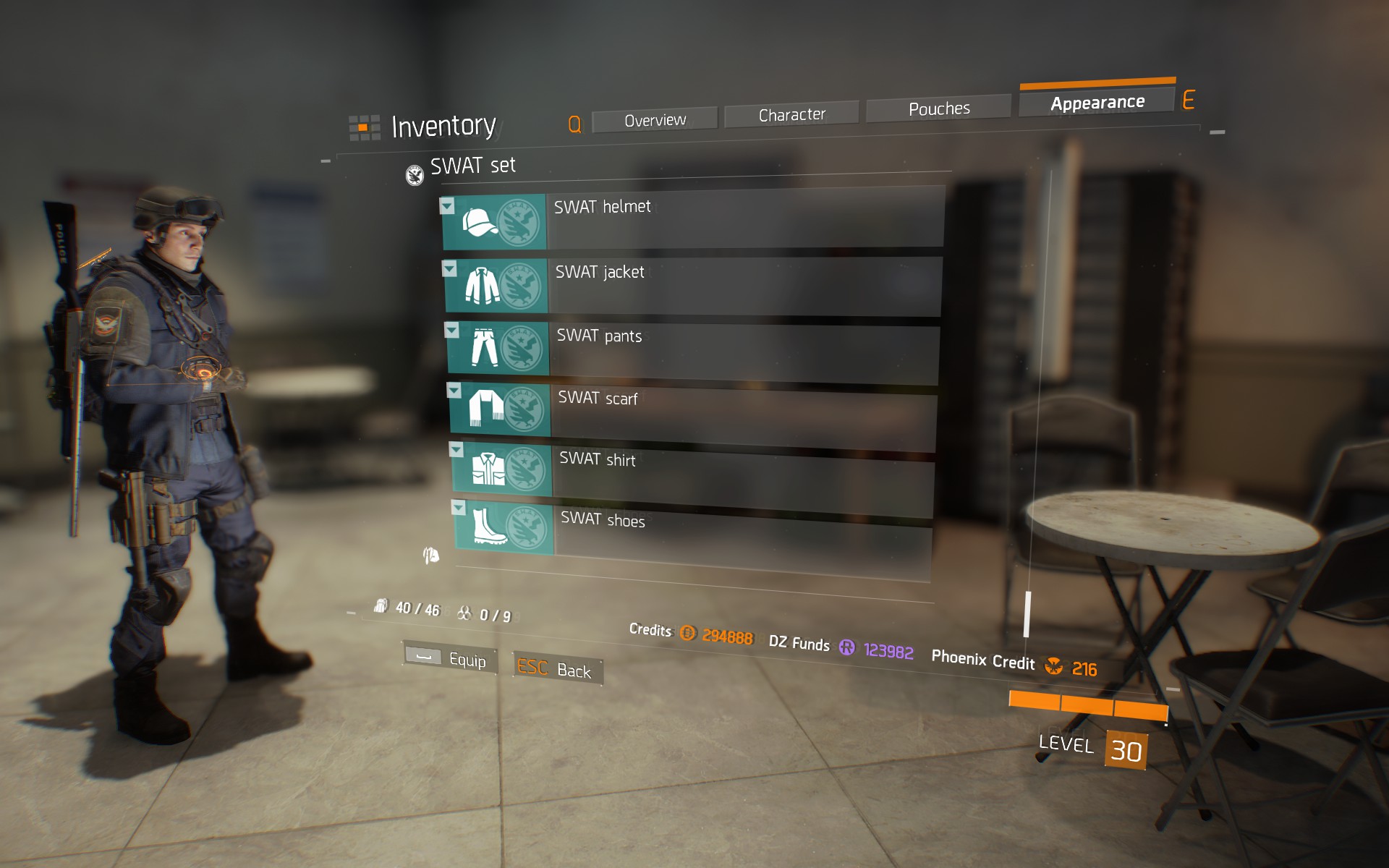Screen dimensions: 1389x868
Task: Select the SWAT jacket clothing icon
Action: (483, 284)
